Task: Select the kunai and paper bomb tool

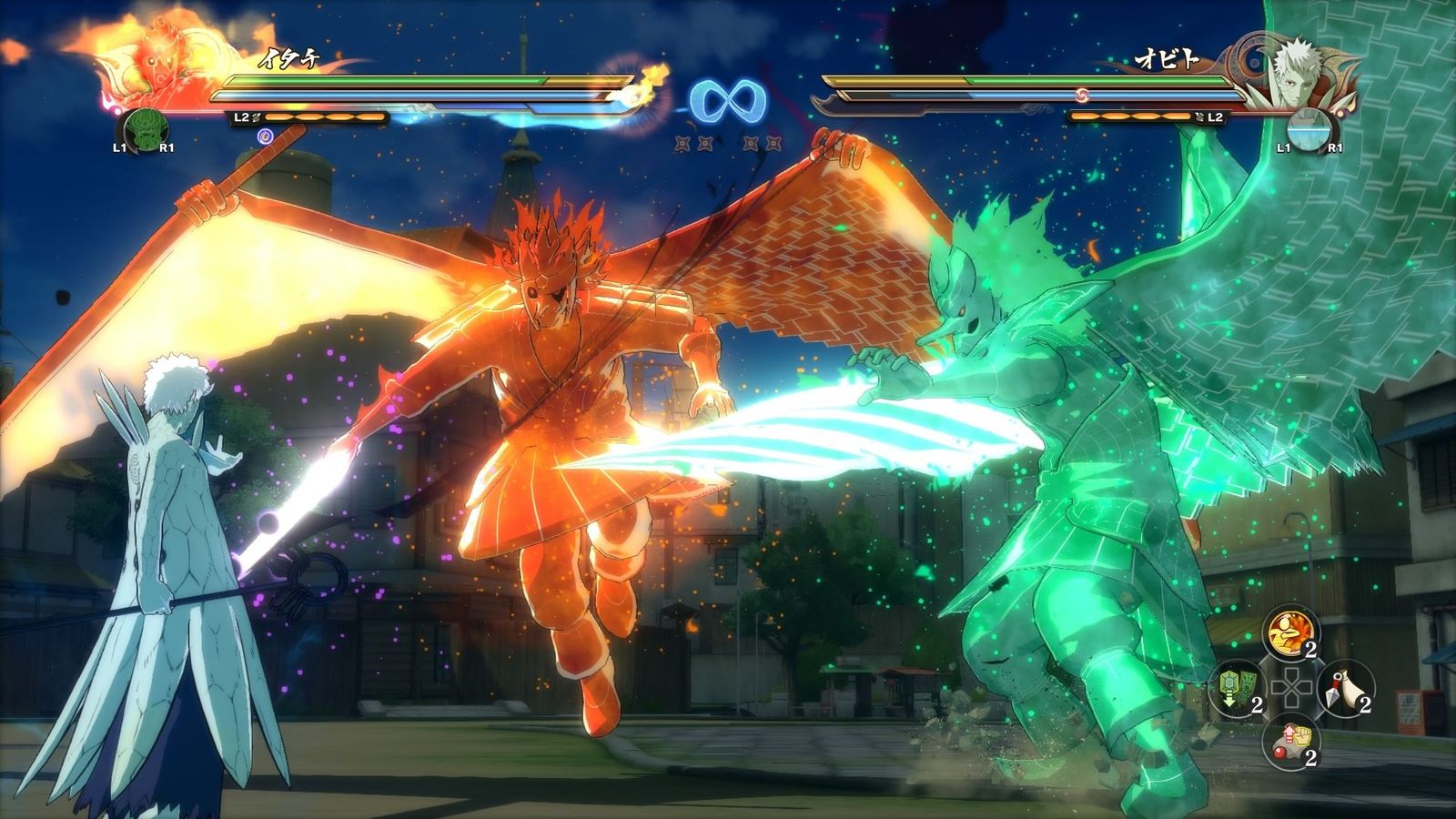Action: [x=1345, y=687]
